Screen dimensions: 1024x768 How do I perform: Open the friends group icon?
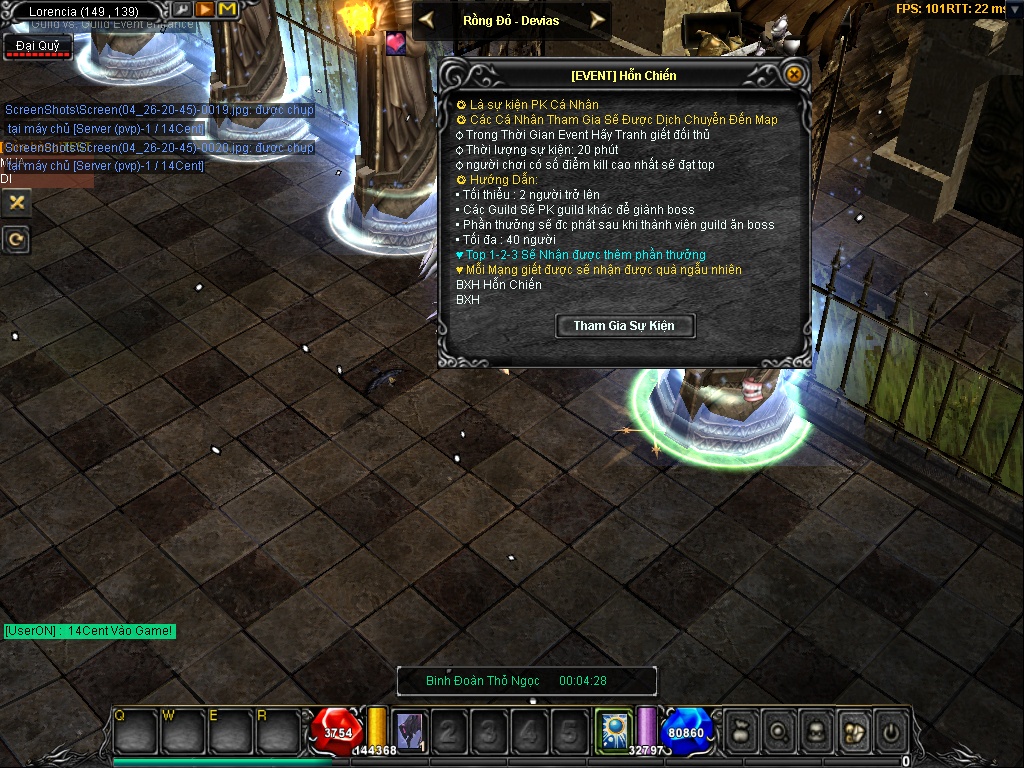tap(853, 731)
